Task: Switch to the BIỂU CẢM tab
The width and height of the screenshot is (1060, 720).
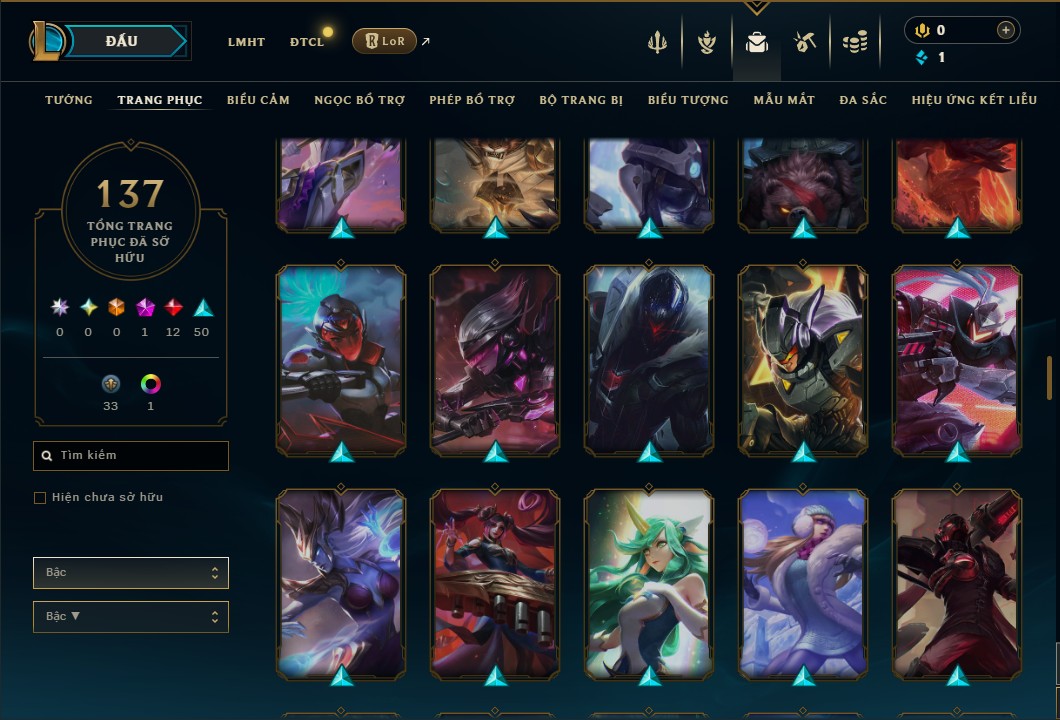Action: click(258, 100)
